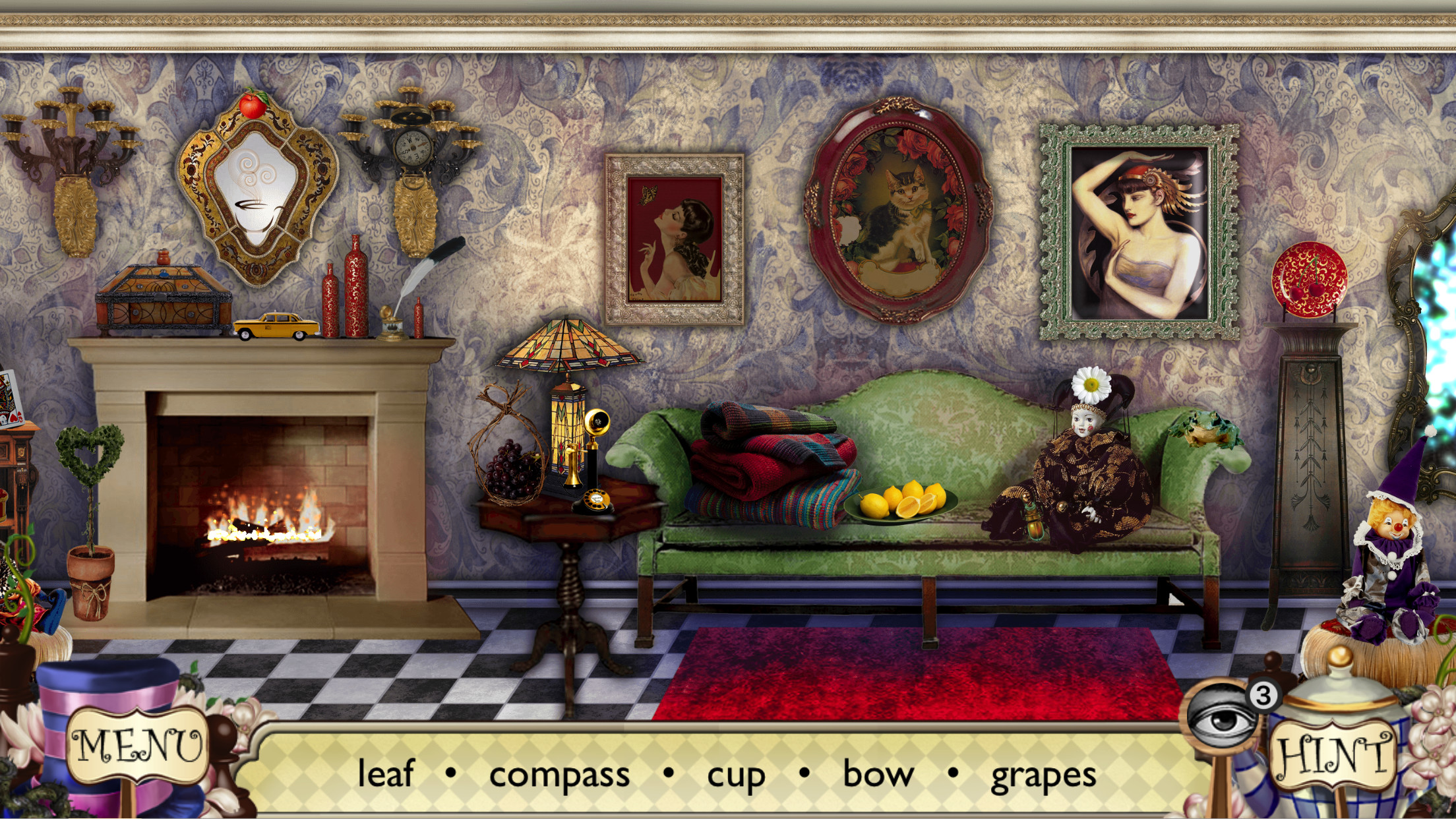Click the red plate atop the pedestal

pos(1310,280)
